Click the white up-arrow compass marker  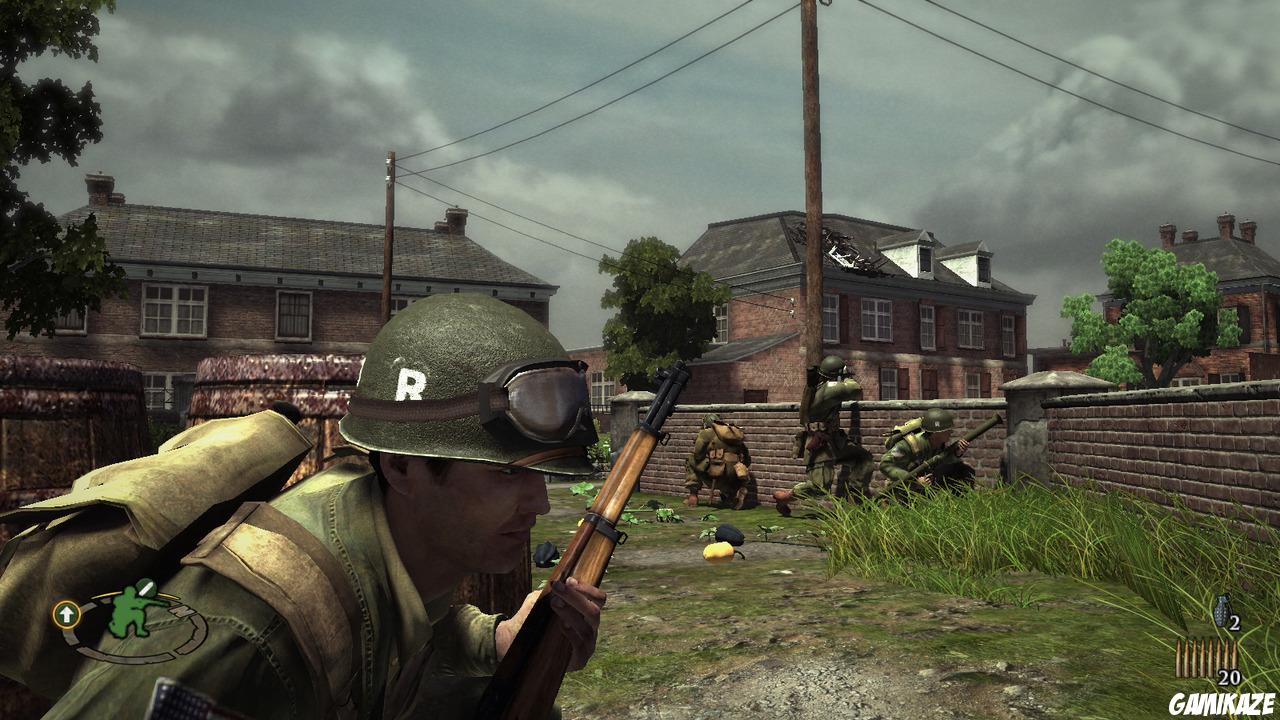[x=66, y=614]
